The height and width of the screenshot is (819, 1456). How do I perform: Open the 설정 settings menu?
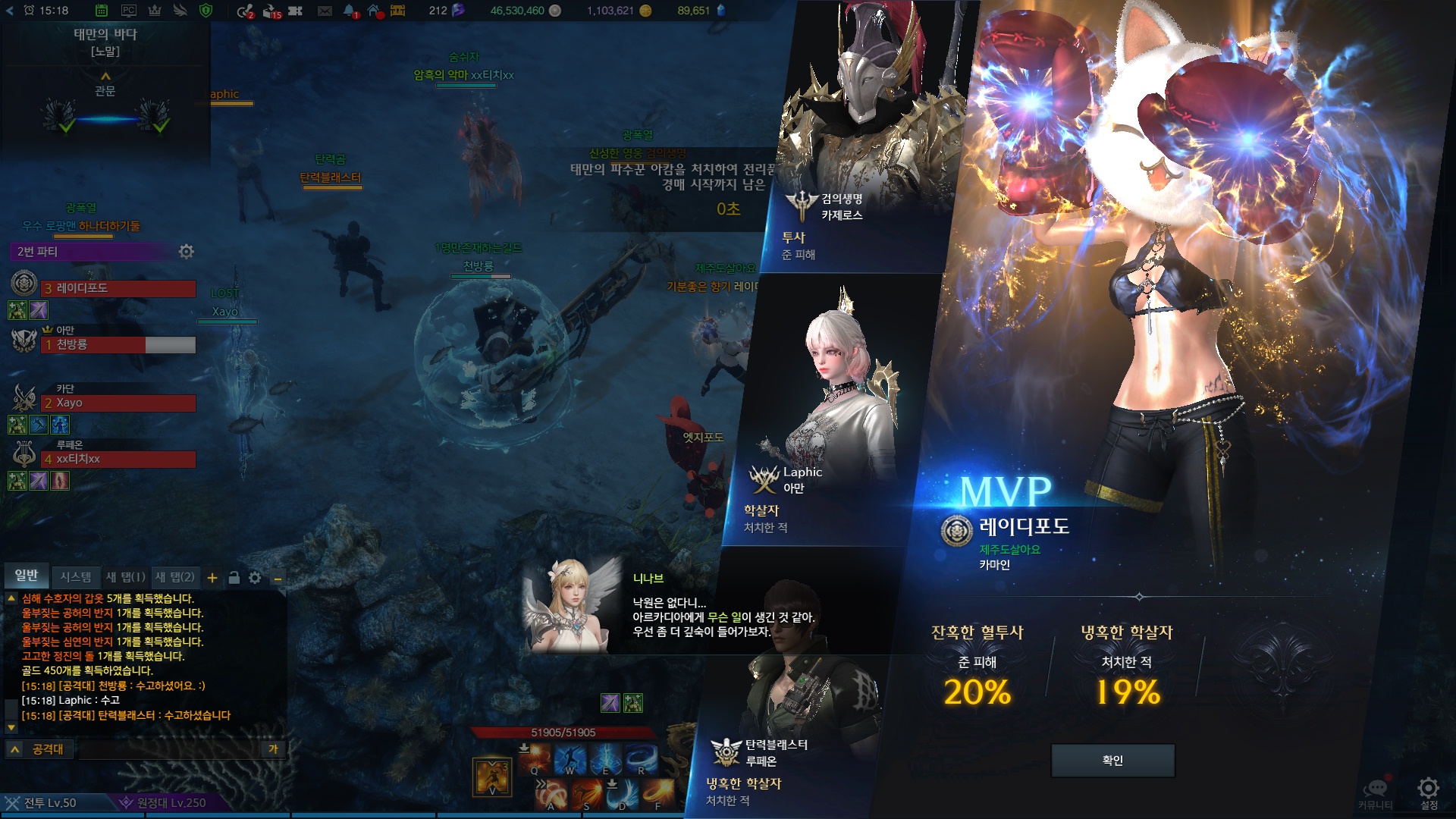coord(1429,792)
